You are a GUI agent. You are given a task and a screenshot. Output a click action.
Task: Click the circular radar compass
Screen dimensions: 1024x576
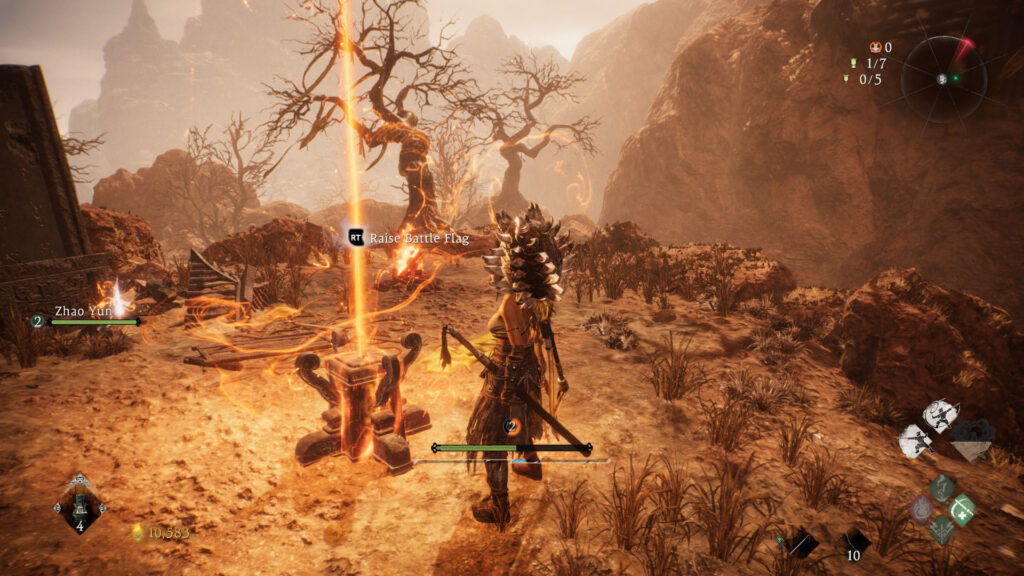[943, 78]
